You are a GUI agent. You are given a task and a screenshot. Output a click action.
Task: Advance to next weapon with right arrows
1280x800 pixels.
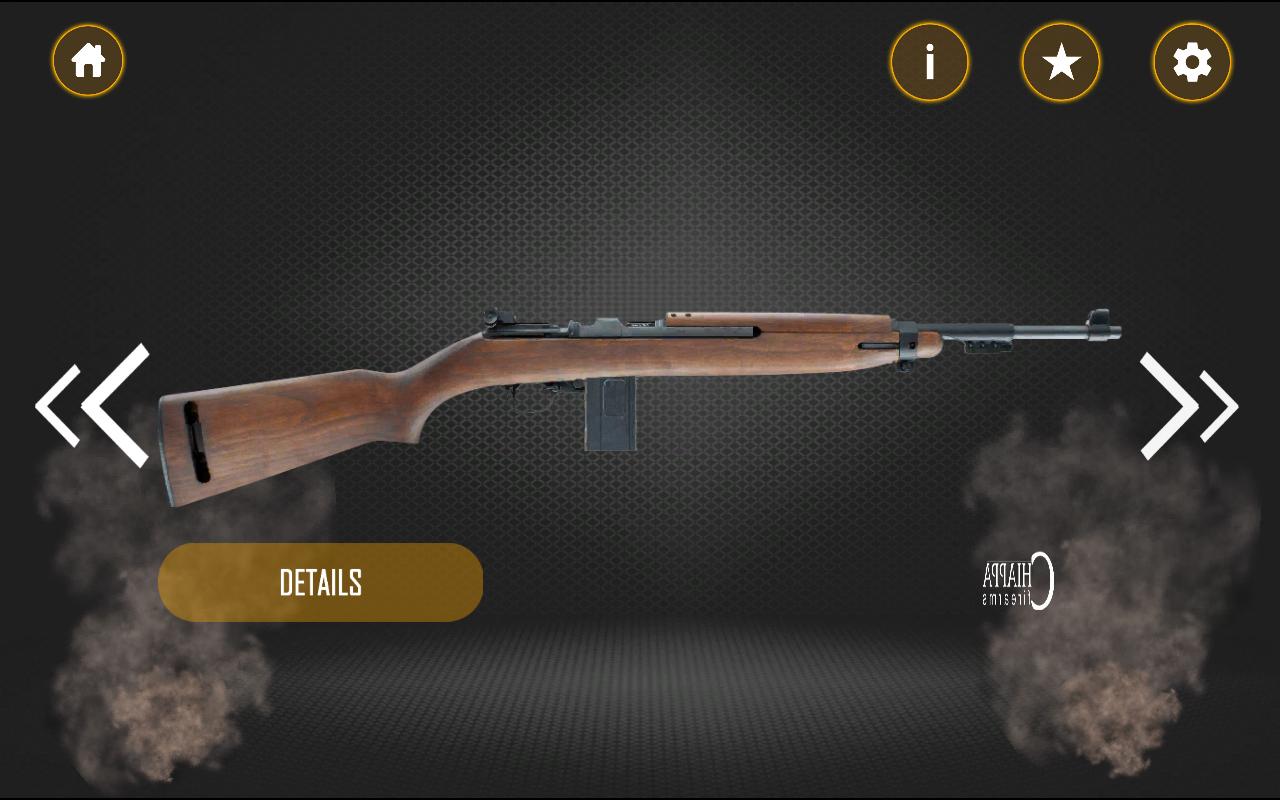[1187, 406]
